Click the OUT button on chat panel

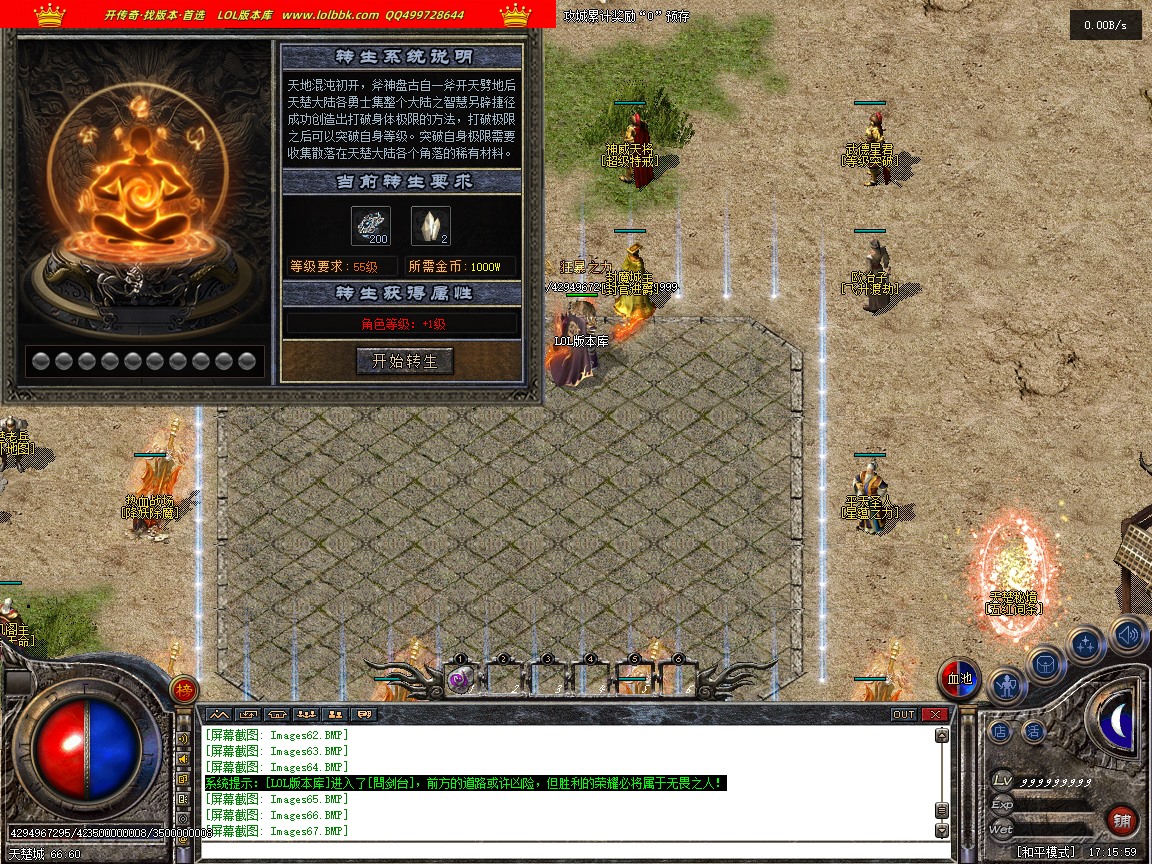[904, 715]
